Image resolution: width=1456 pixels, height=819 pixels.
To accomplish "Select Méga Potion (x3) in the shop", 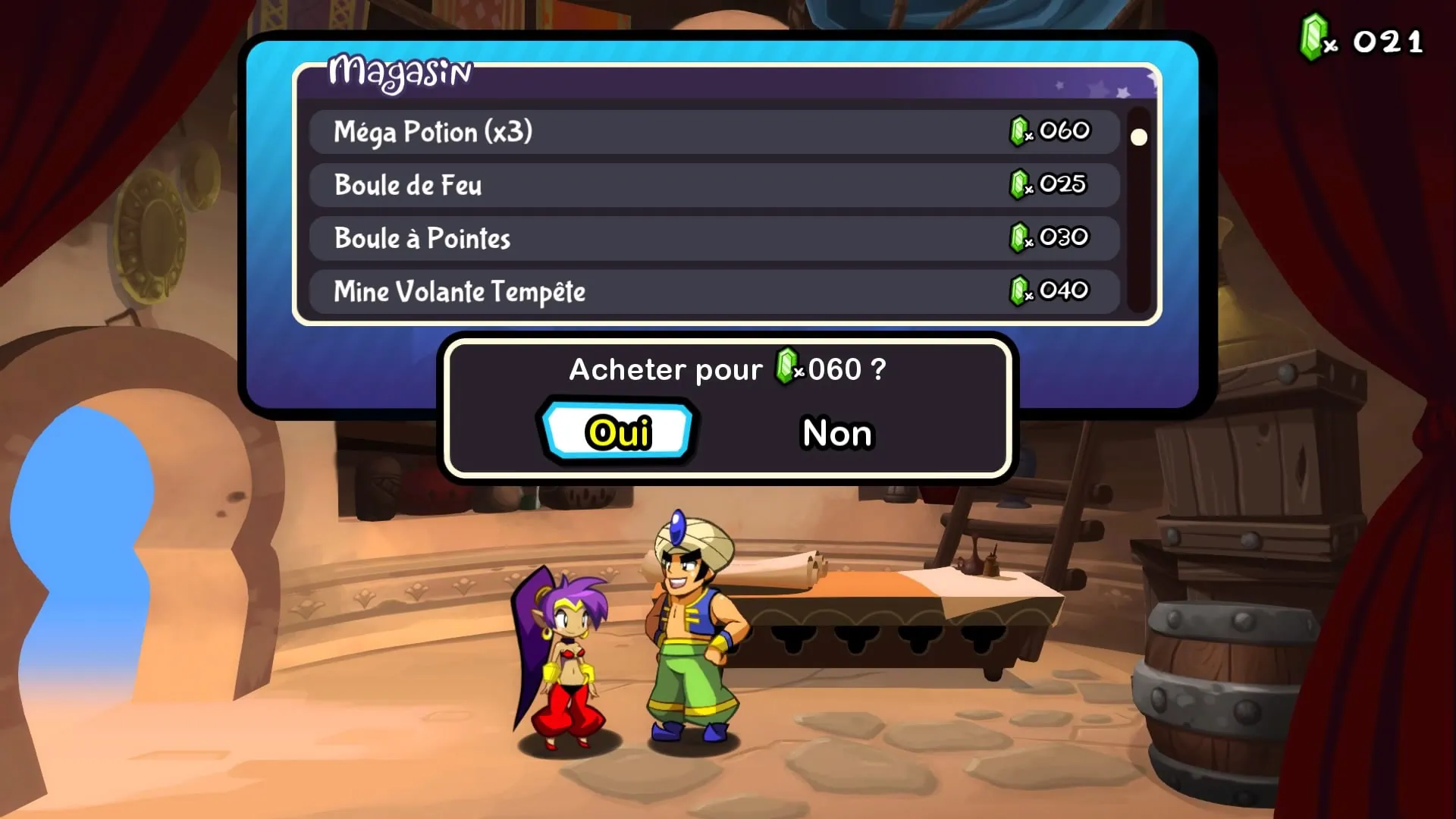I will tap(713, 132).
